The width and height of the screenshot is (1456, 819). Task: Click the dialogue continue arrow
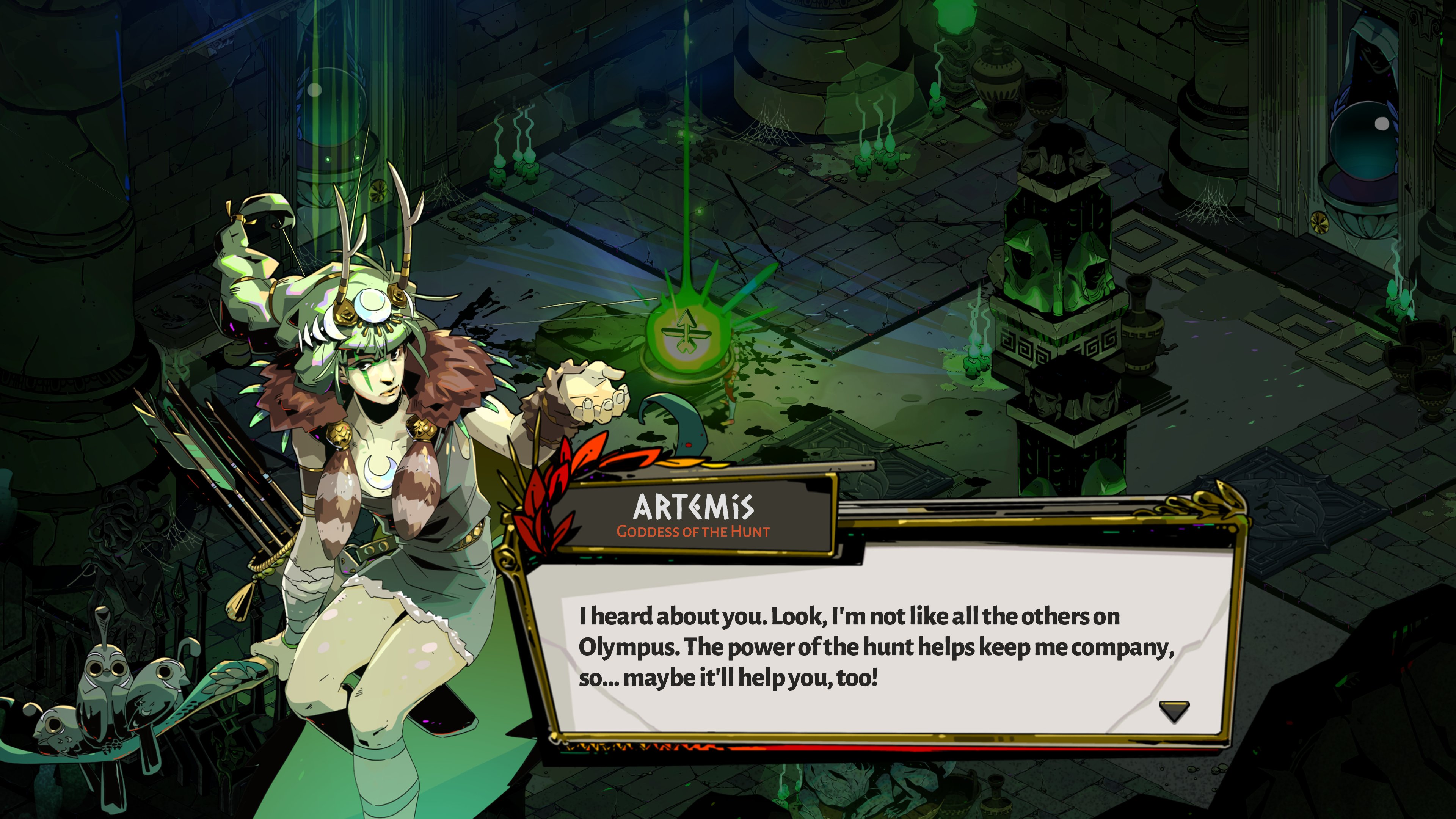[1174, 711]
